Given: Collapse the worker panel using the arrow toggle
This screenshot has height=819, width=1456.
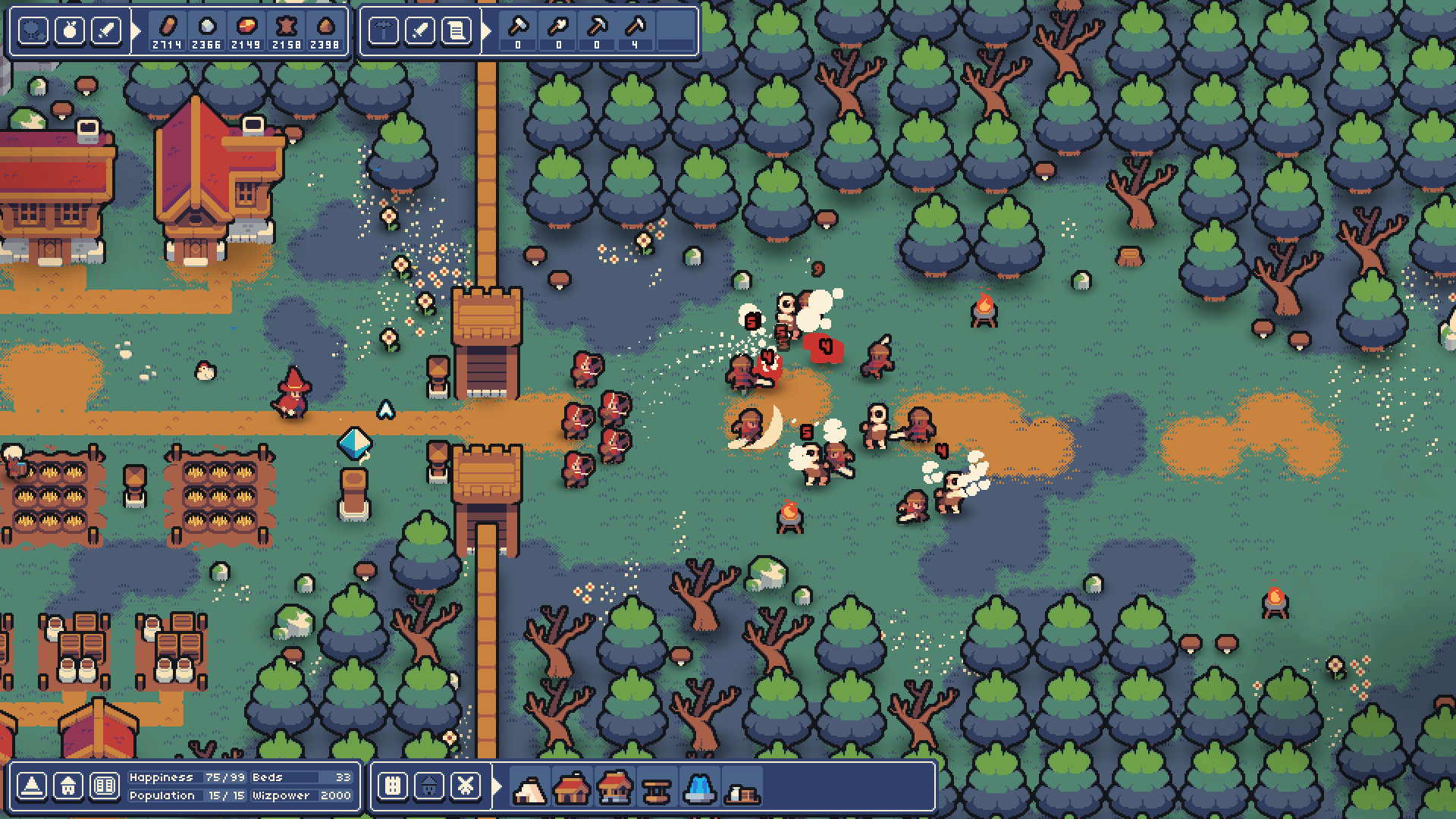Looking at the screenshot, I should (487, 30).
